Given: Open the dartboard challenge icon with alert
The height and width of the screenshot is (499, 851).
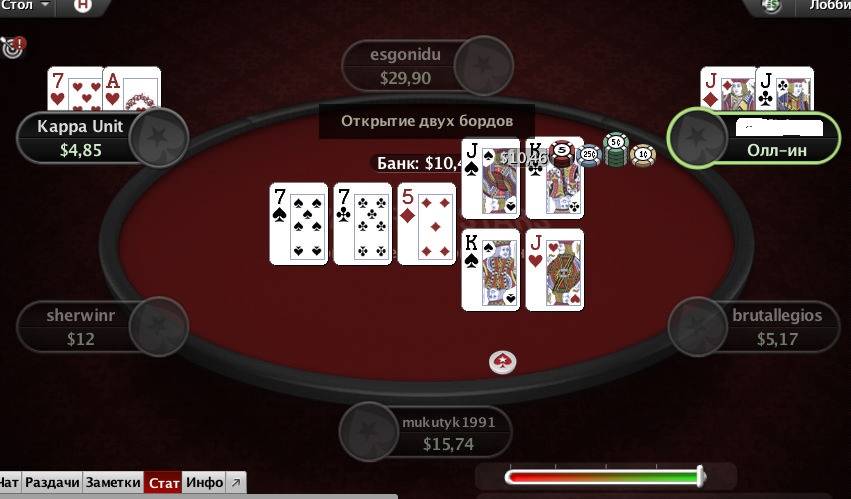Looking at the screenshot, I should pos(12,46).
